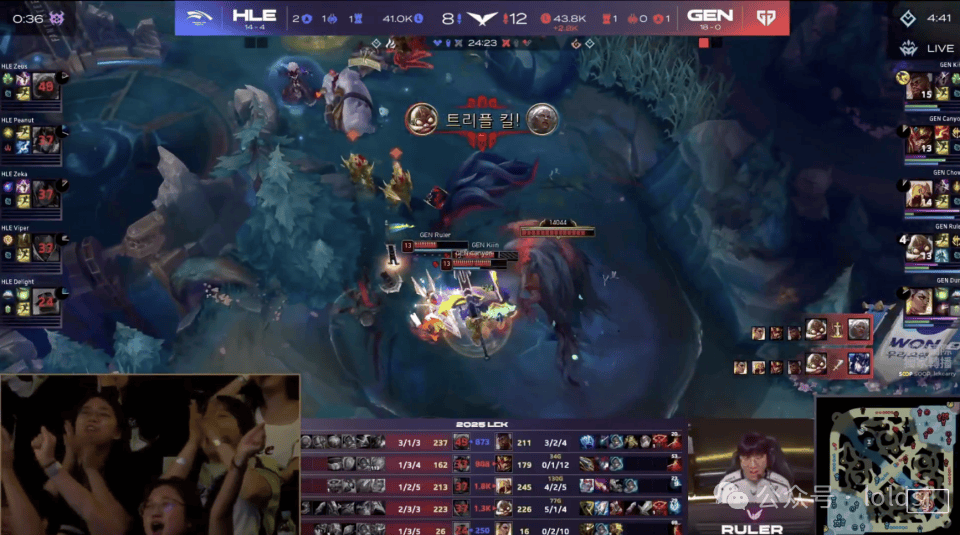Select HLE Delight champion portrait
Screen dimensions: 960x535
[x=45, y=298]
